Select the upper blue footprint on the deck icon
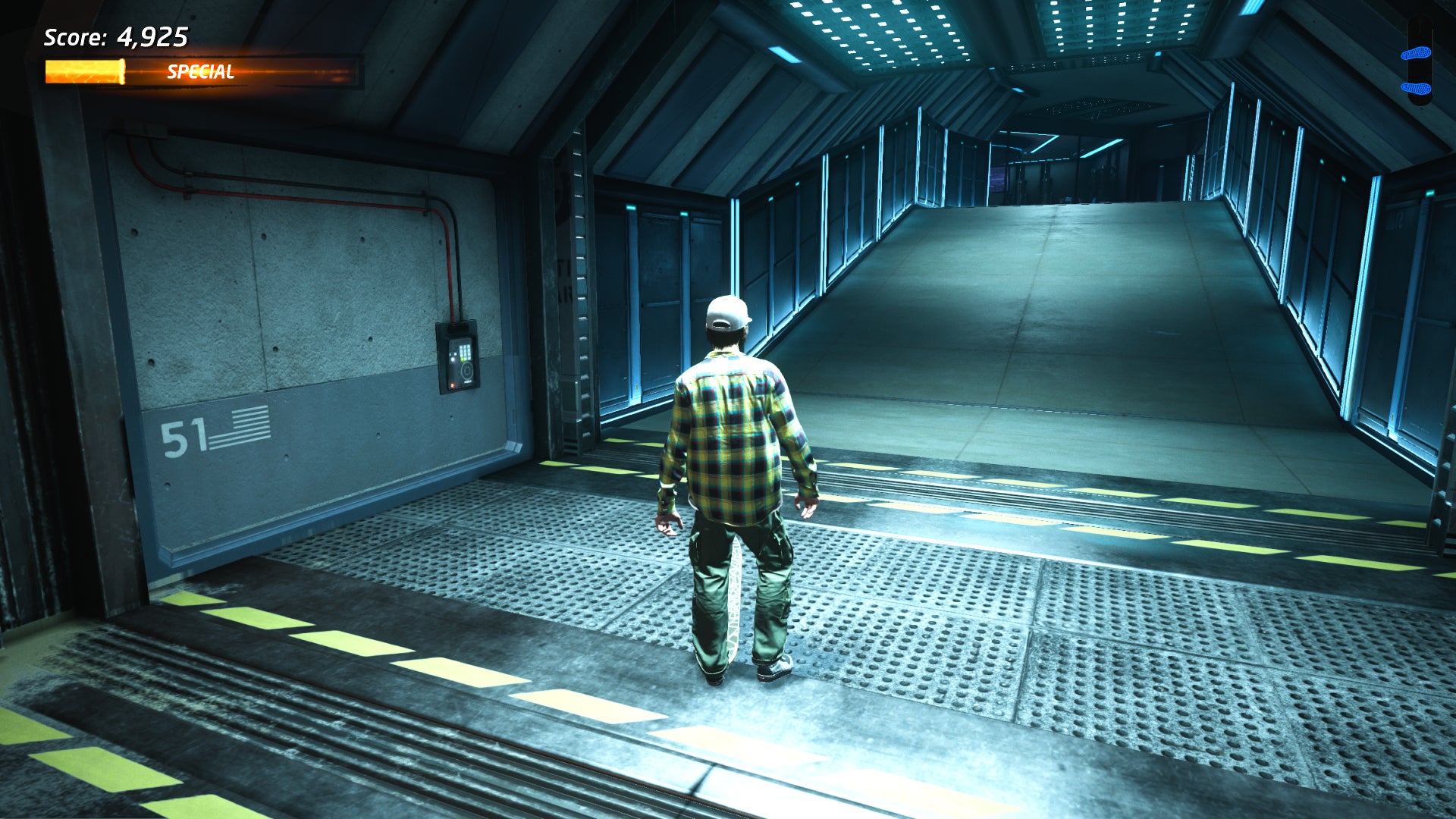The width and height of the screenshot is (1456, 819). 1417,53
